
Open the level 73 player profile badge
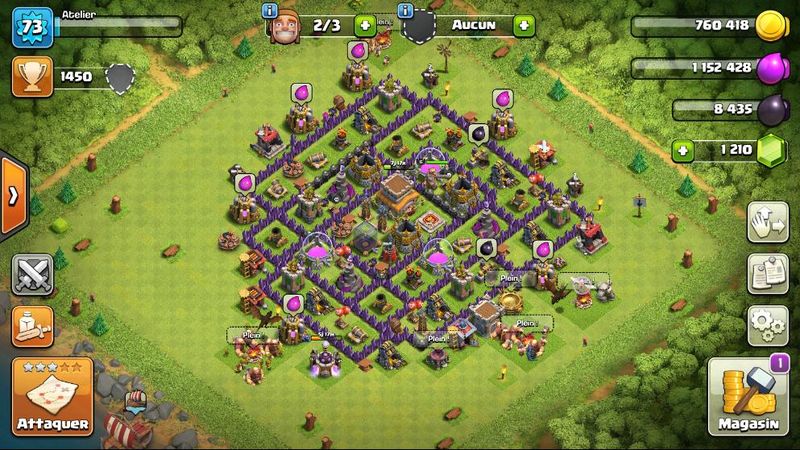tap(30, 25)
